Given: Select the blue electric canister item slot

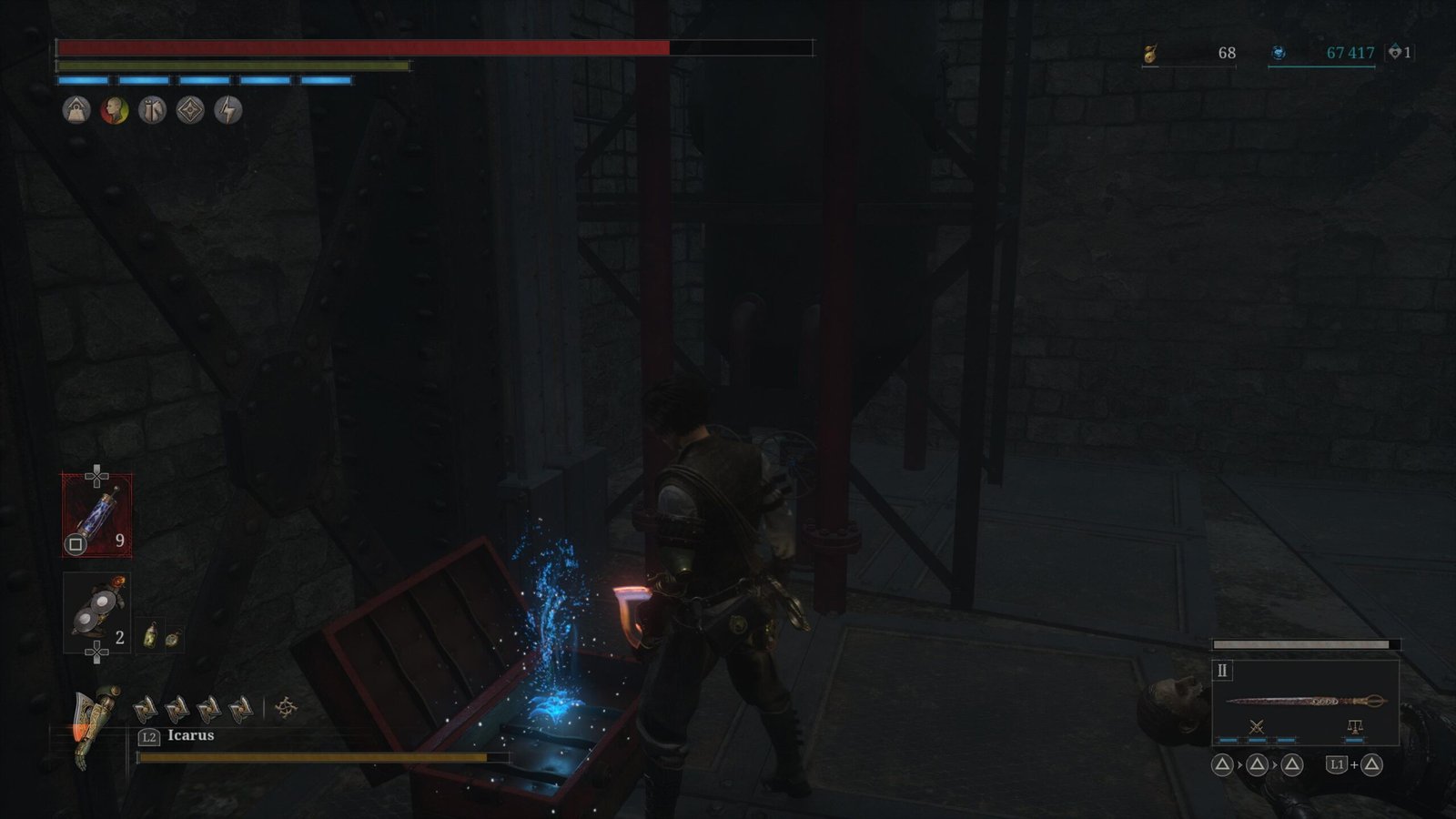Looking at the screenshot, I should pyautogui.click(x=96, y=515).
